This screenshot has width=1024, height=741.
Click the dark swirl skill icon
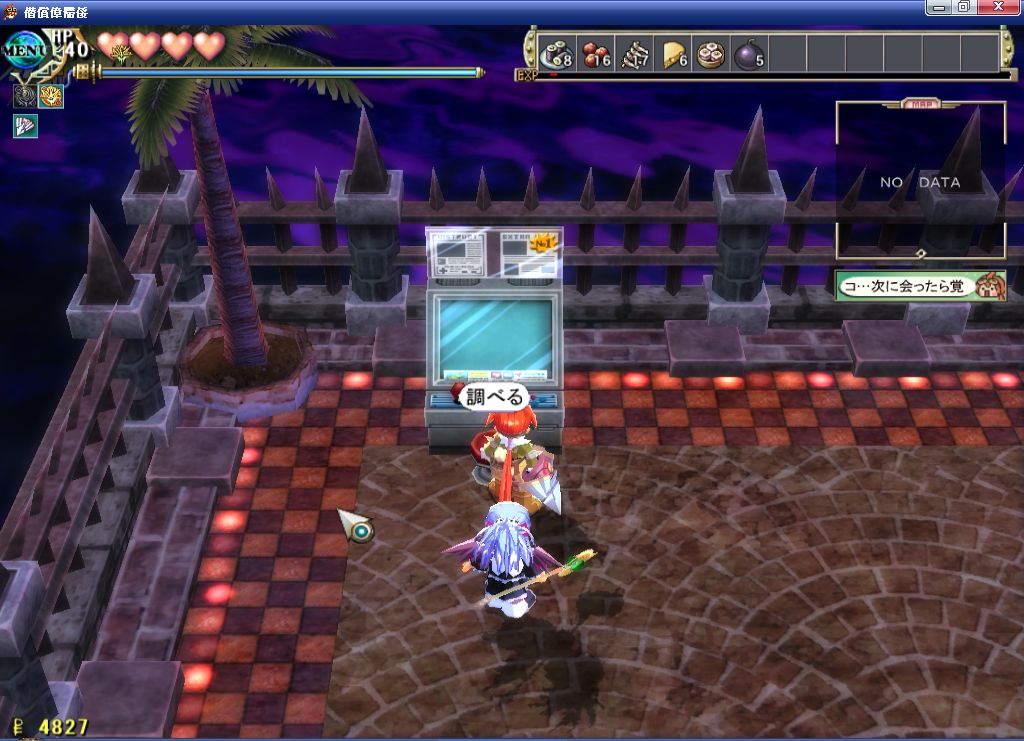click(x=25, y=96)
